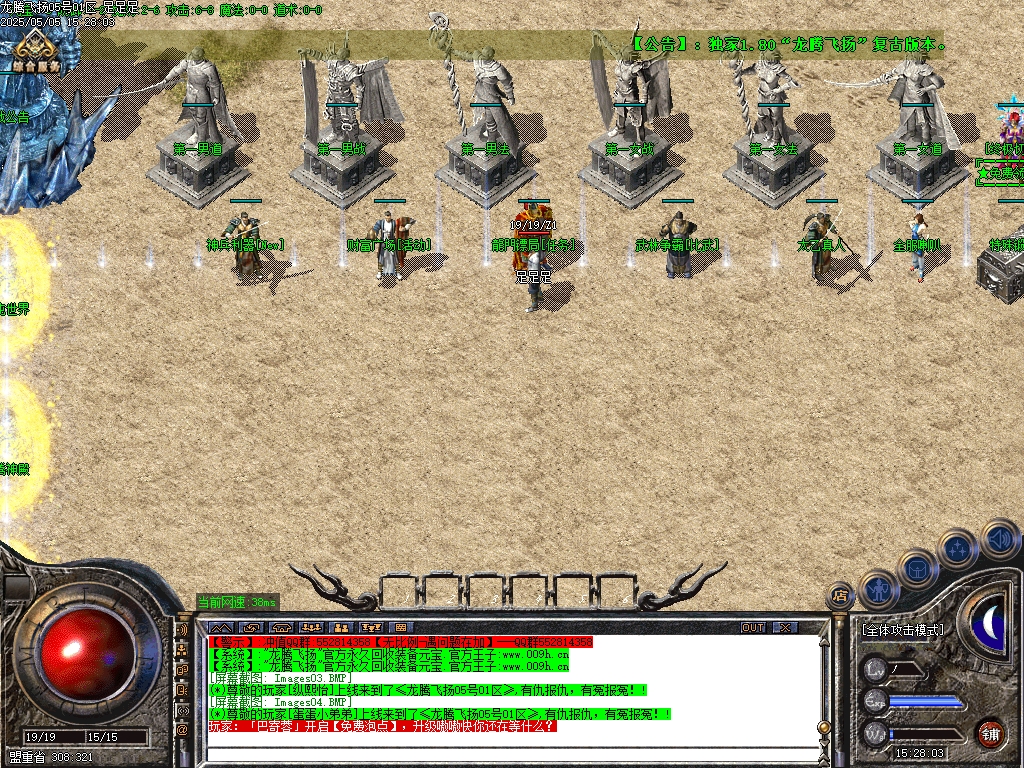
Task: Click the red 铺 stall button
Action: (x=990, y=732)
